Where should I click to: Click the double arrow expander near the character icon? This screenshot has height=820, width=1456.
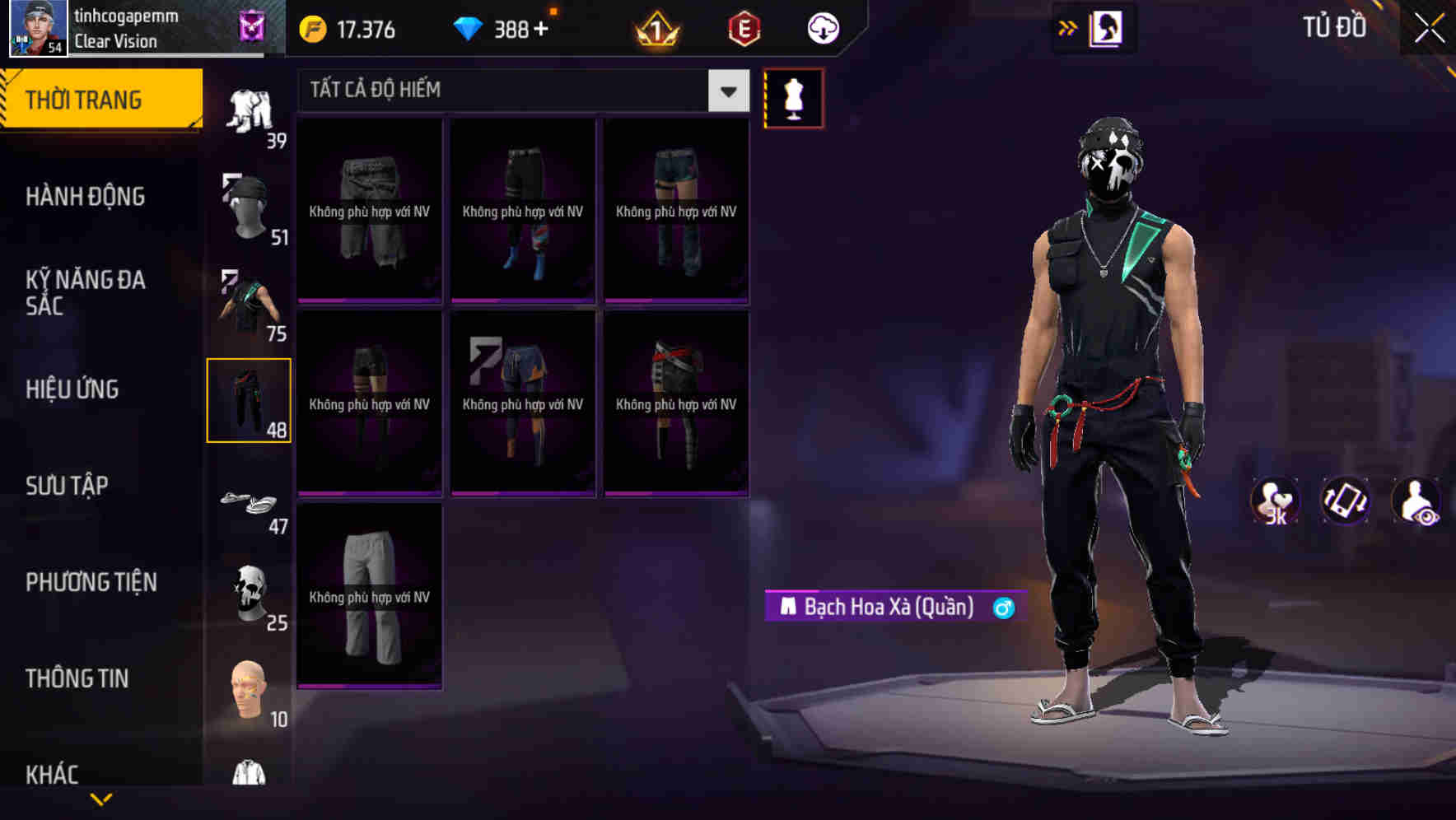coord(1068,27)
